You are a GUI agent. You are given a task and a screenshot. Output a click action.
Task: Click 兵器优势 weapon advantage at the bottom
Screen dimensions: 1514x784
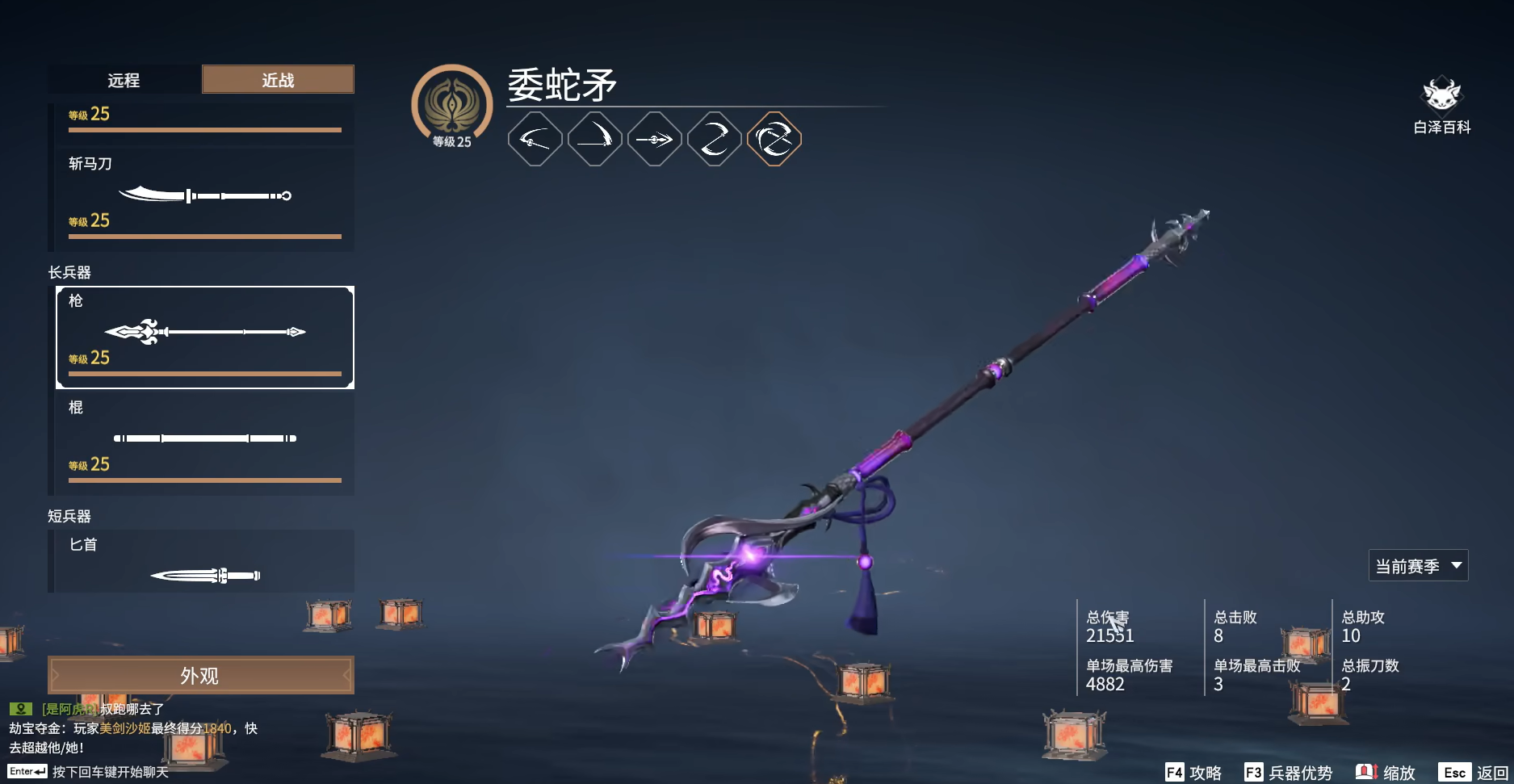point(1290,772)
